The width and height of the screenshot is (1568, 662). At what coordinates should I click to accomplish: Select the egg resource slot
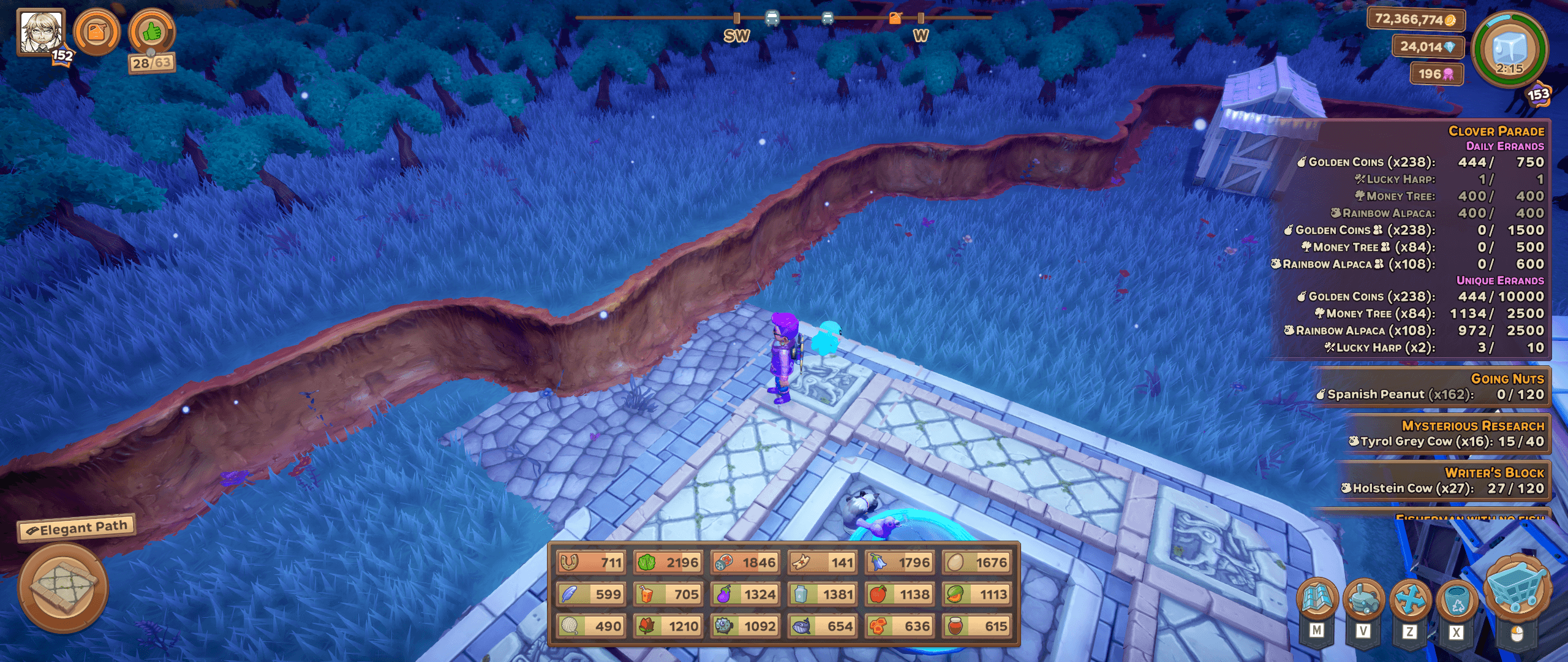pyautogui.click(x=977, y=562)
